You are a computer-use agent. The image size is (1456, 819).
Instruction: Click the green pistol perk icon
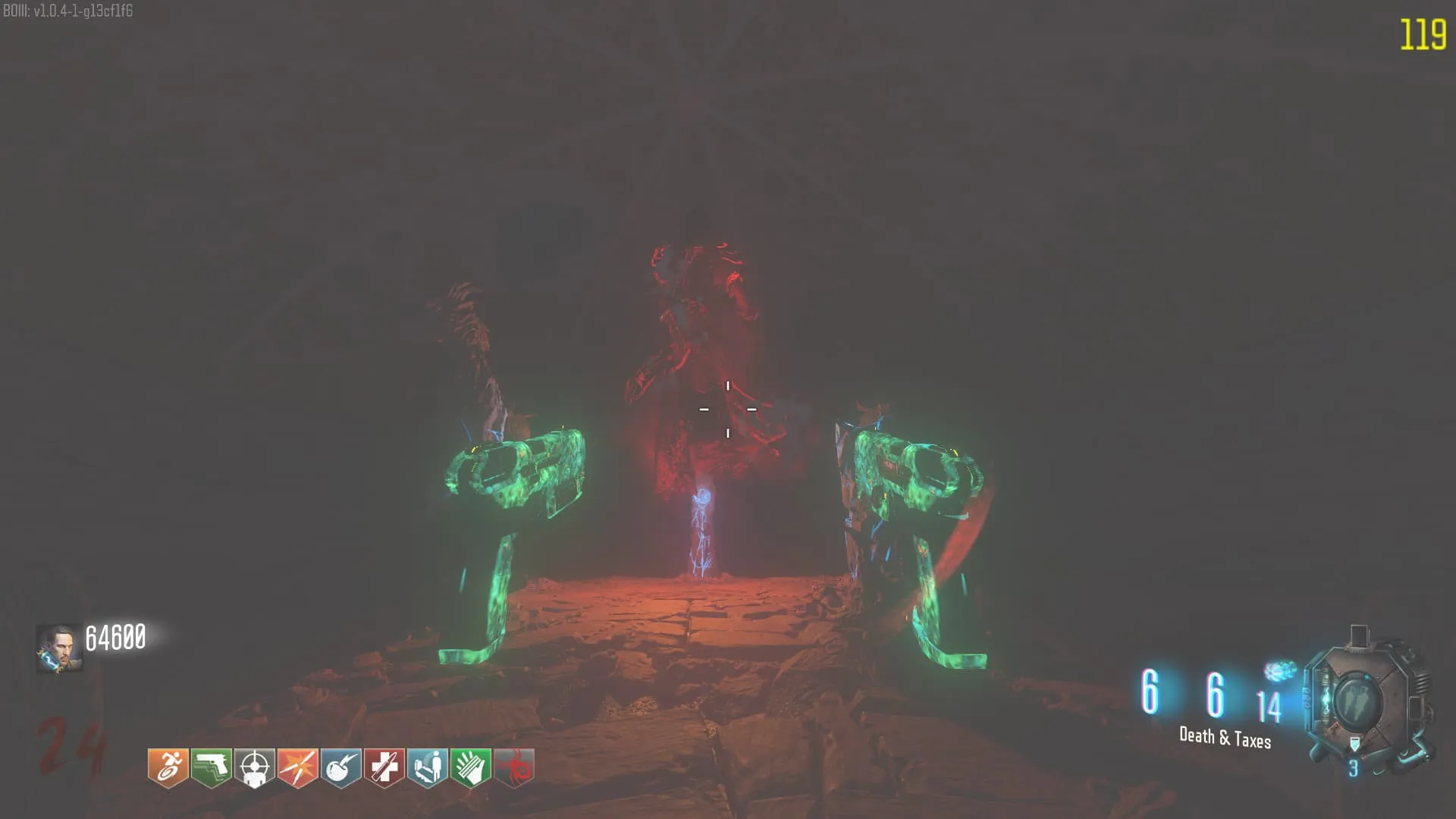(211, 767)
